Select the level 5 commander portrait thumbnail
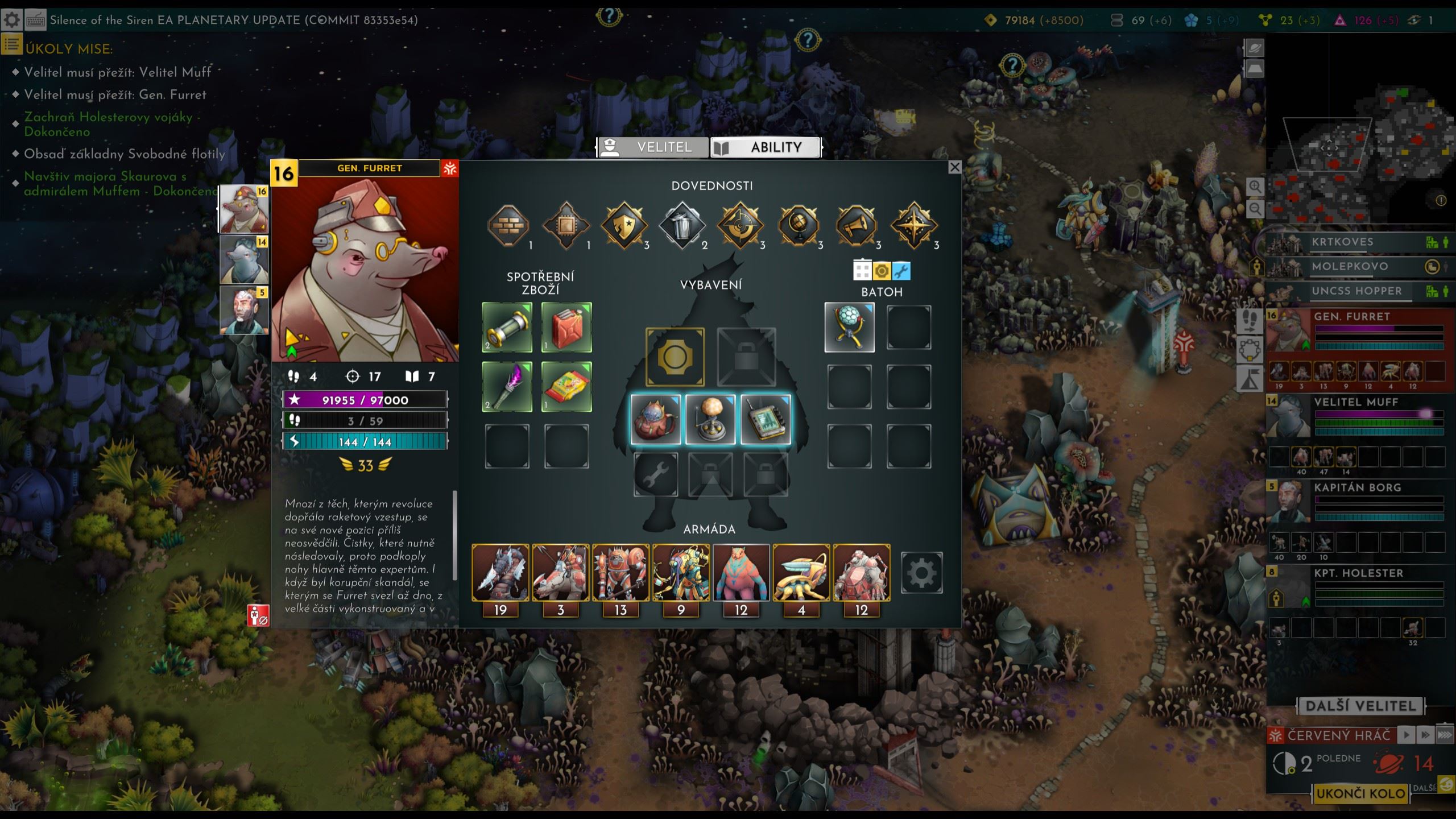1456x819 pixels. [x=244, y=310]
